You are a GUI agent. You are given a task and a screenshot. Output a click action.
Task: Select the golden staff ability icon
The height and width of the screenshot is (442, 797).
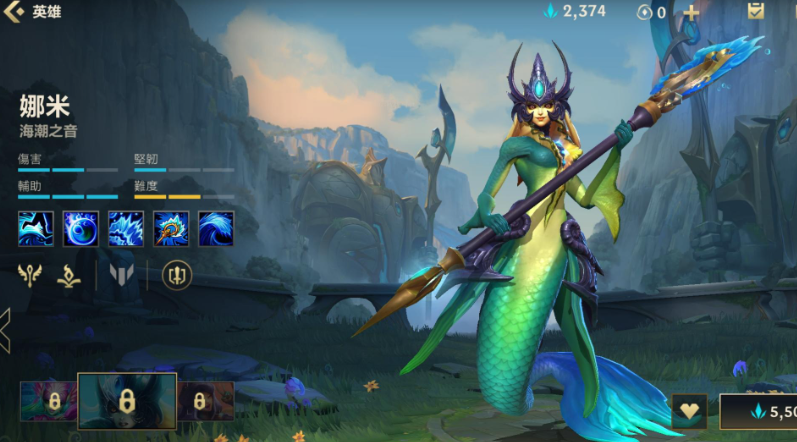pyautogui.click(x=171, y=228)
